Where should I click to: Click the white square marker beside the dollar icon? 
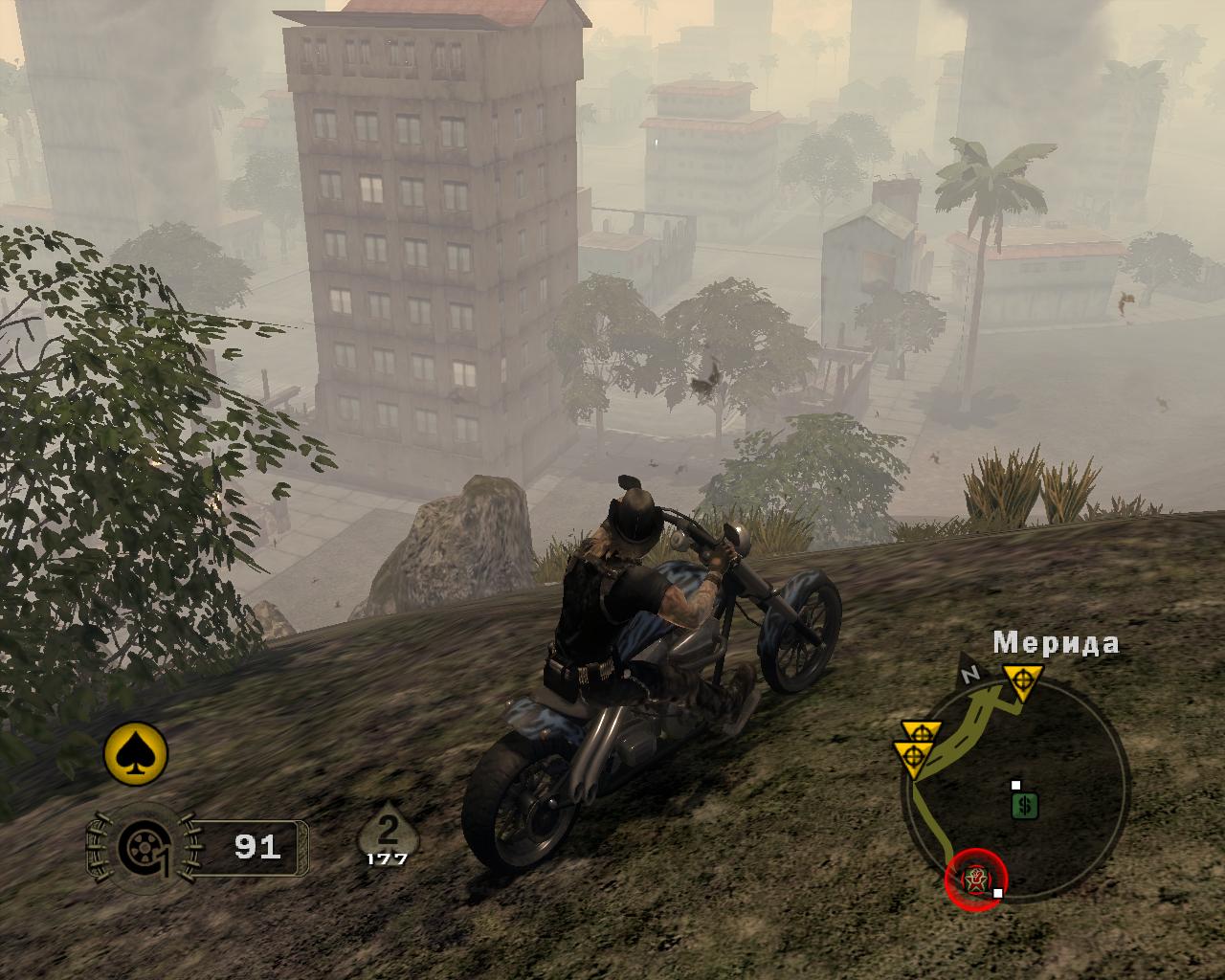(1015, 784)
